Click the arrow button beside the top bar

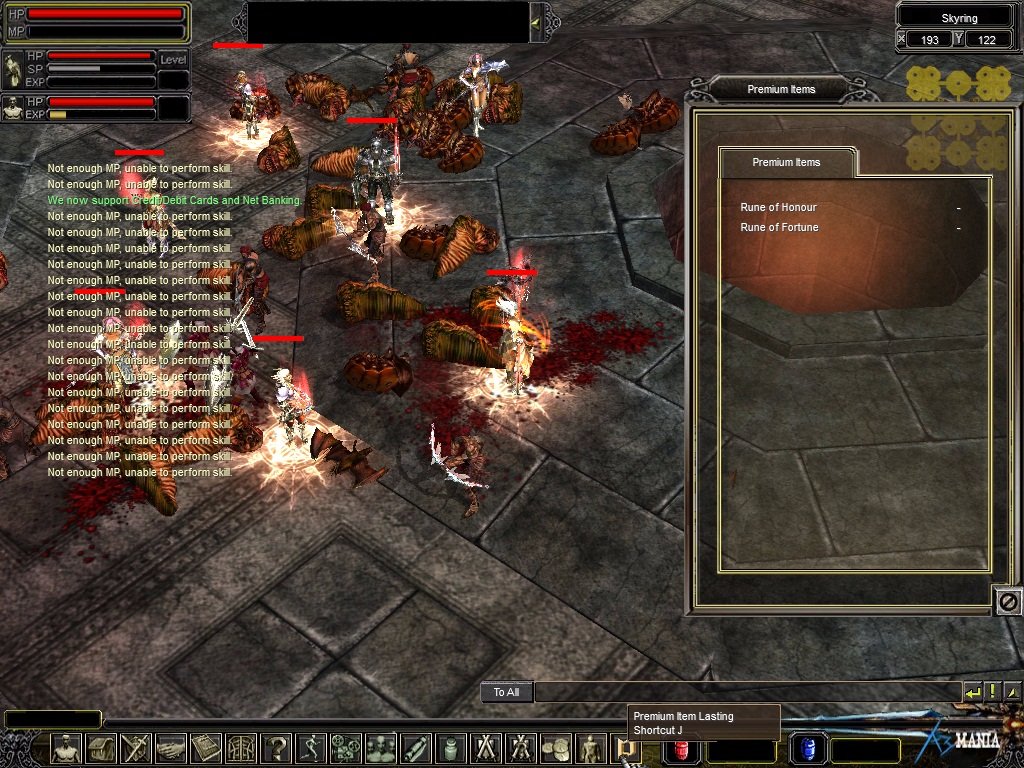click(537, 22)
